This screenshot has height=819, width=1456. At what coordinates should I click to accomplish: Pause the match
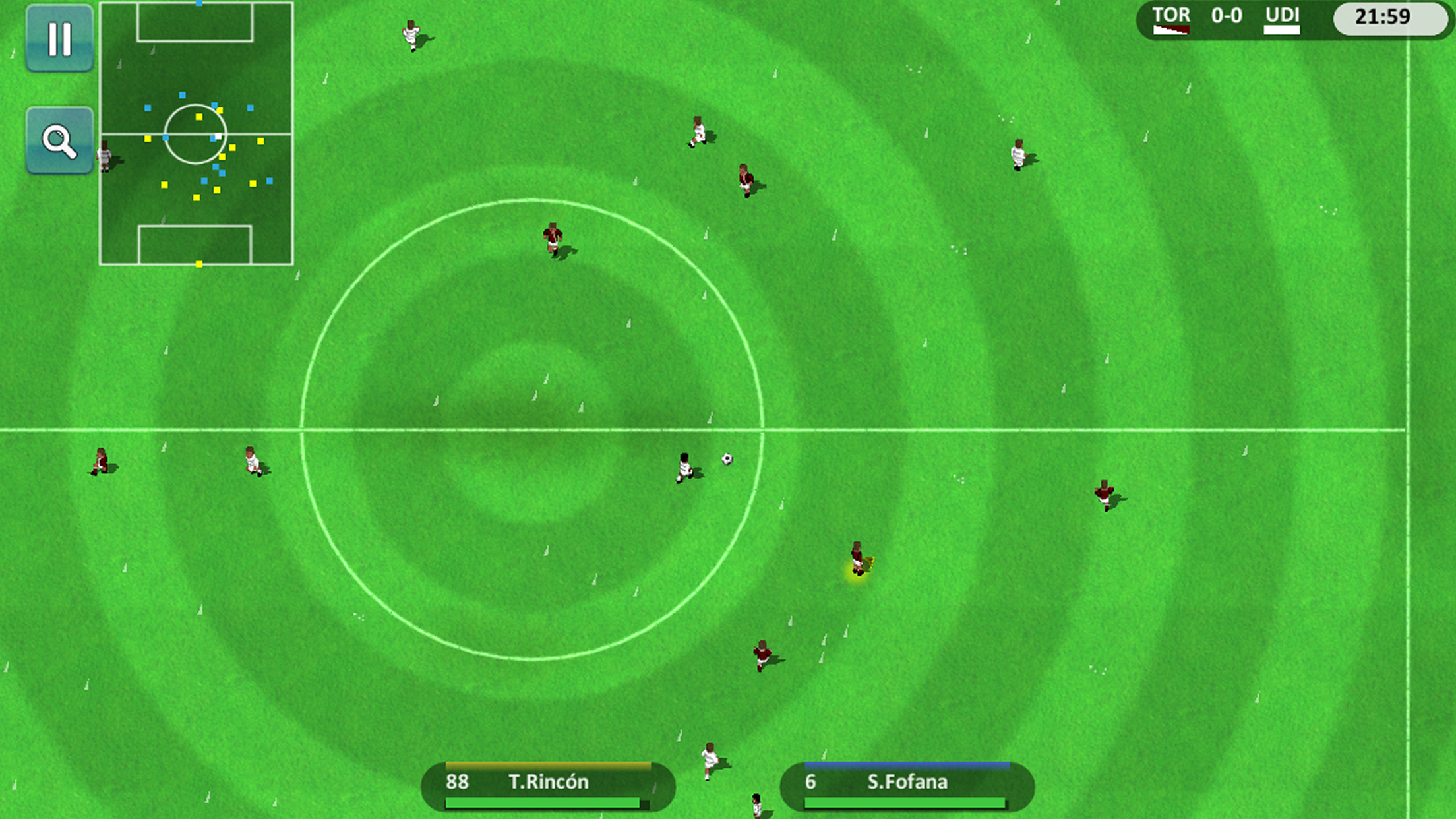point(59,38)
